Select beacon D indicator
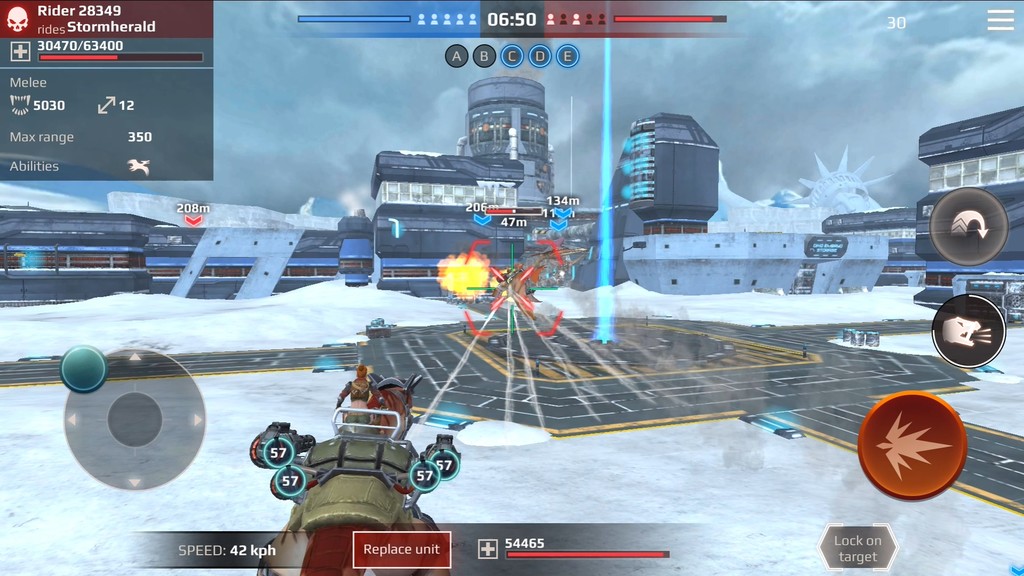The image size is (1024, 576). (539, 56)
